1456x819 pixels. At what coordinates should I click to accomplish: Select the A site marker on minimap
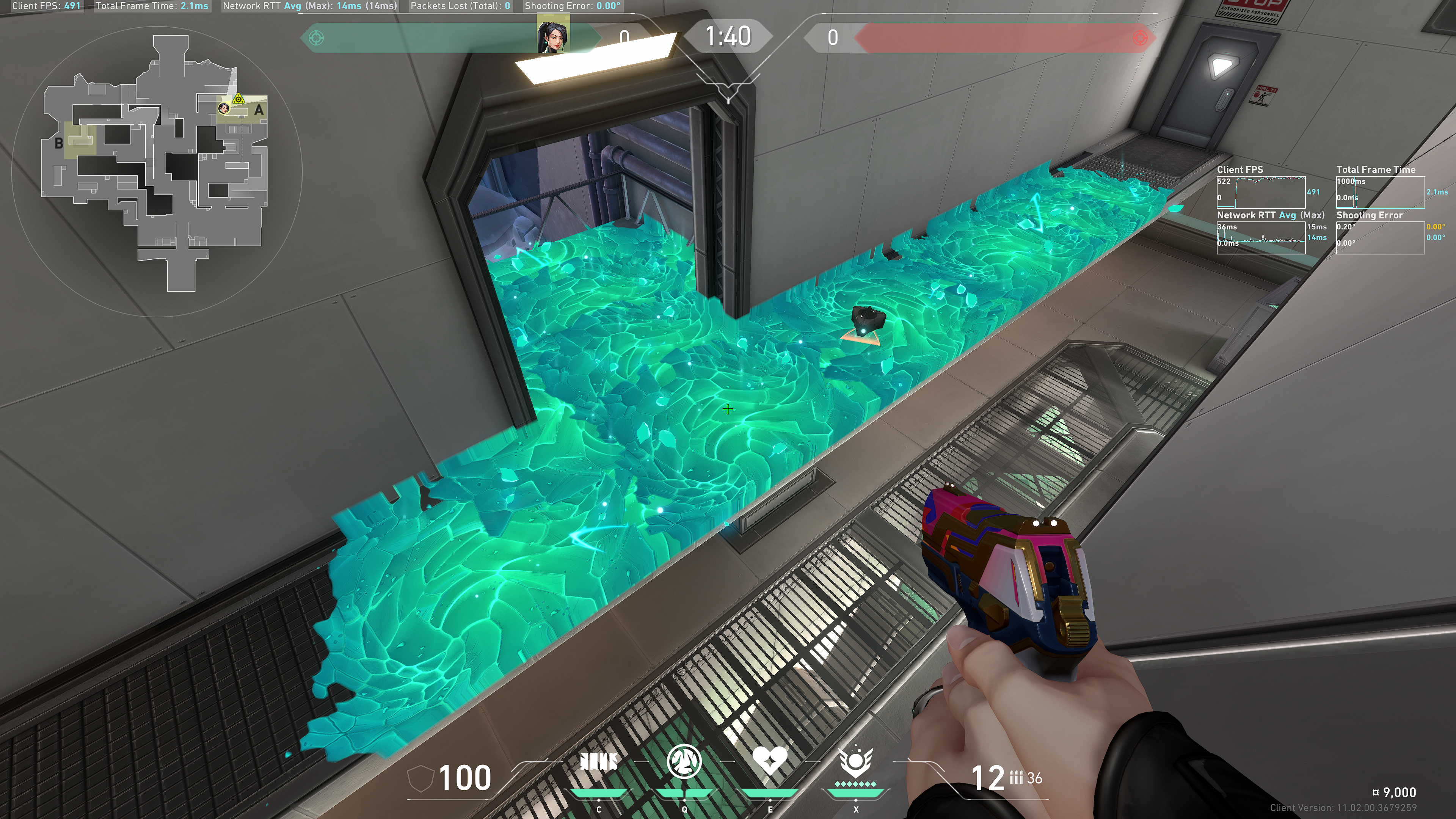[x=259, y=110]
